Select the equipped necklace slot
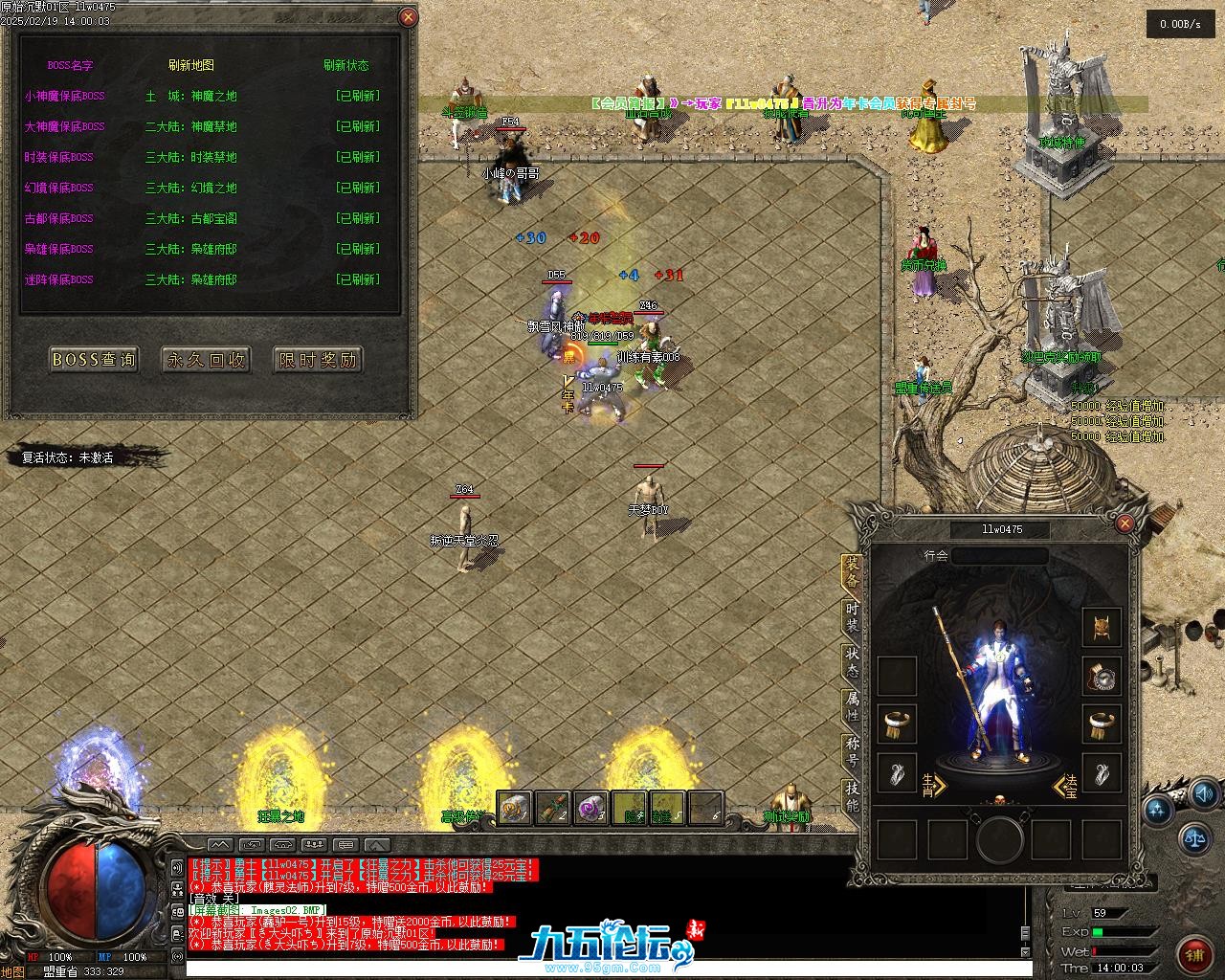Viewport: 1225px width, 980px height. pos(1102,676)
